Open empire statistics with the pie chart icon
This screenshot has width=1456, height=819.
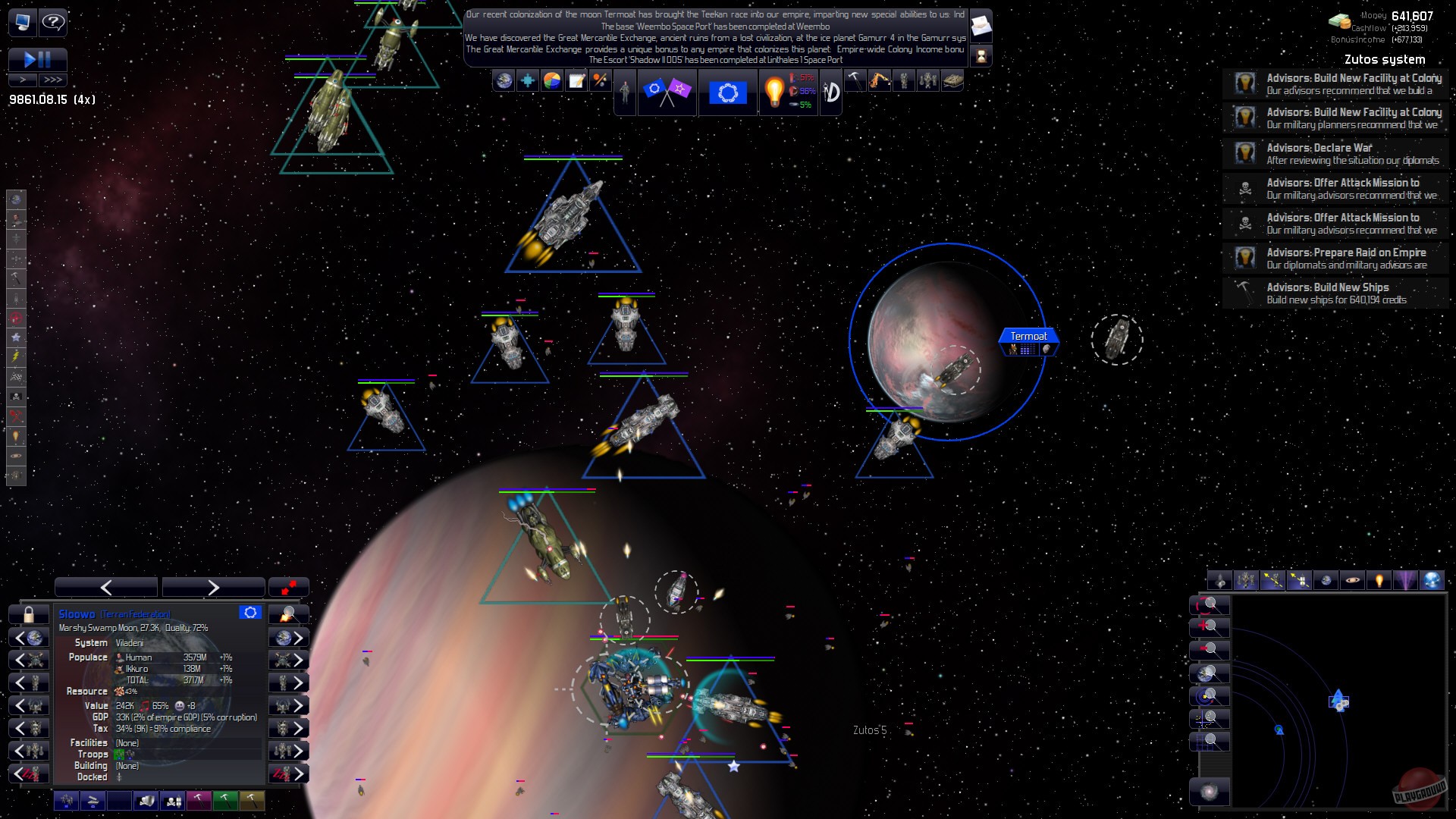[551, 80]
